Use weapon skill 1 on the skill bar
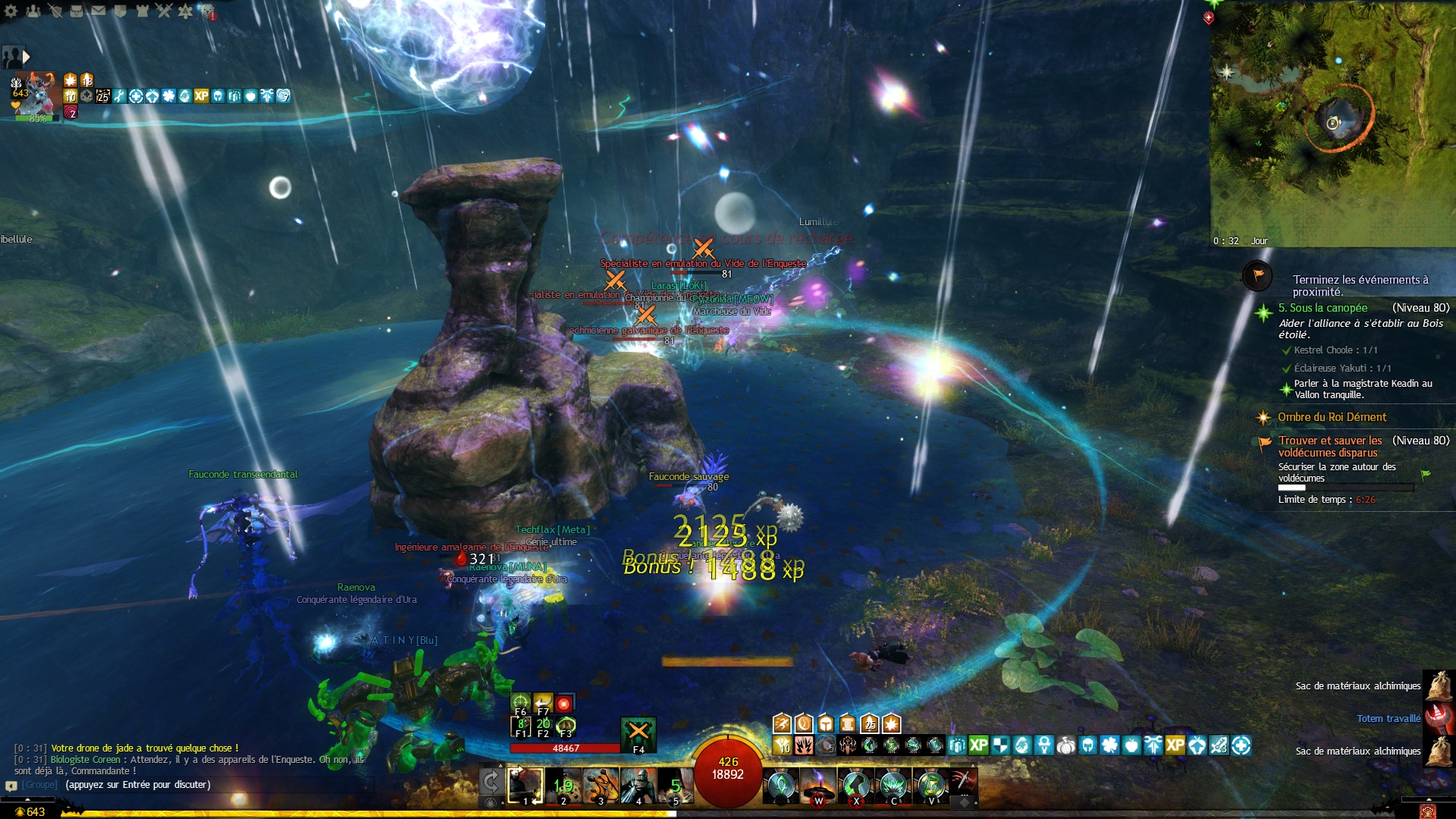The width and height of the screenshot is (1456, 819). [525, 785]
